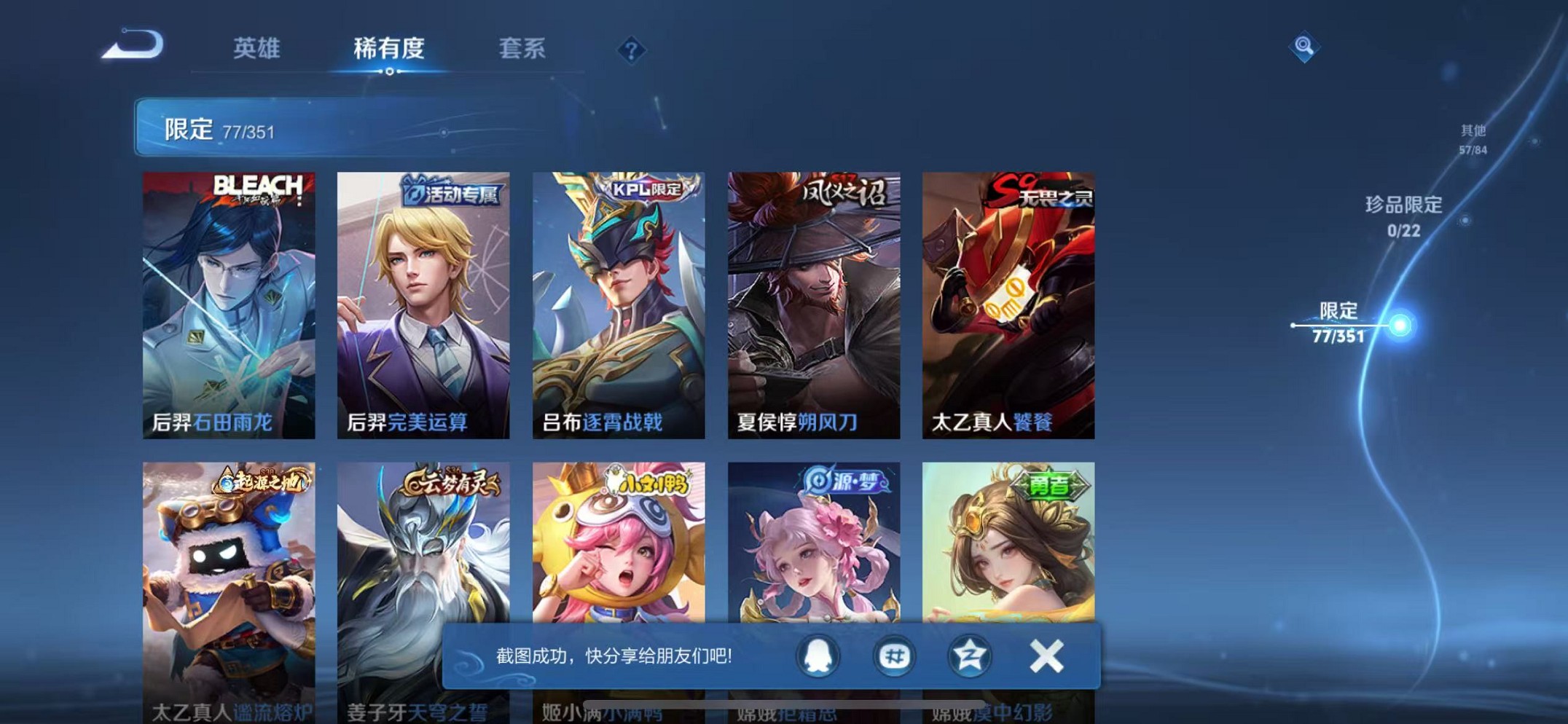This screenshot has height=724, width=1568.
Task: Share screenshot via the hashtag app icon
Action: pyautogui.click(x=894, y=656)
